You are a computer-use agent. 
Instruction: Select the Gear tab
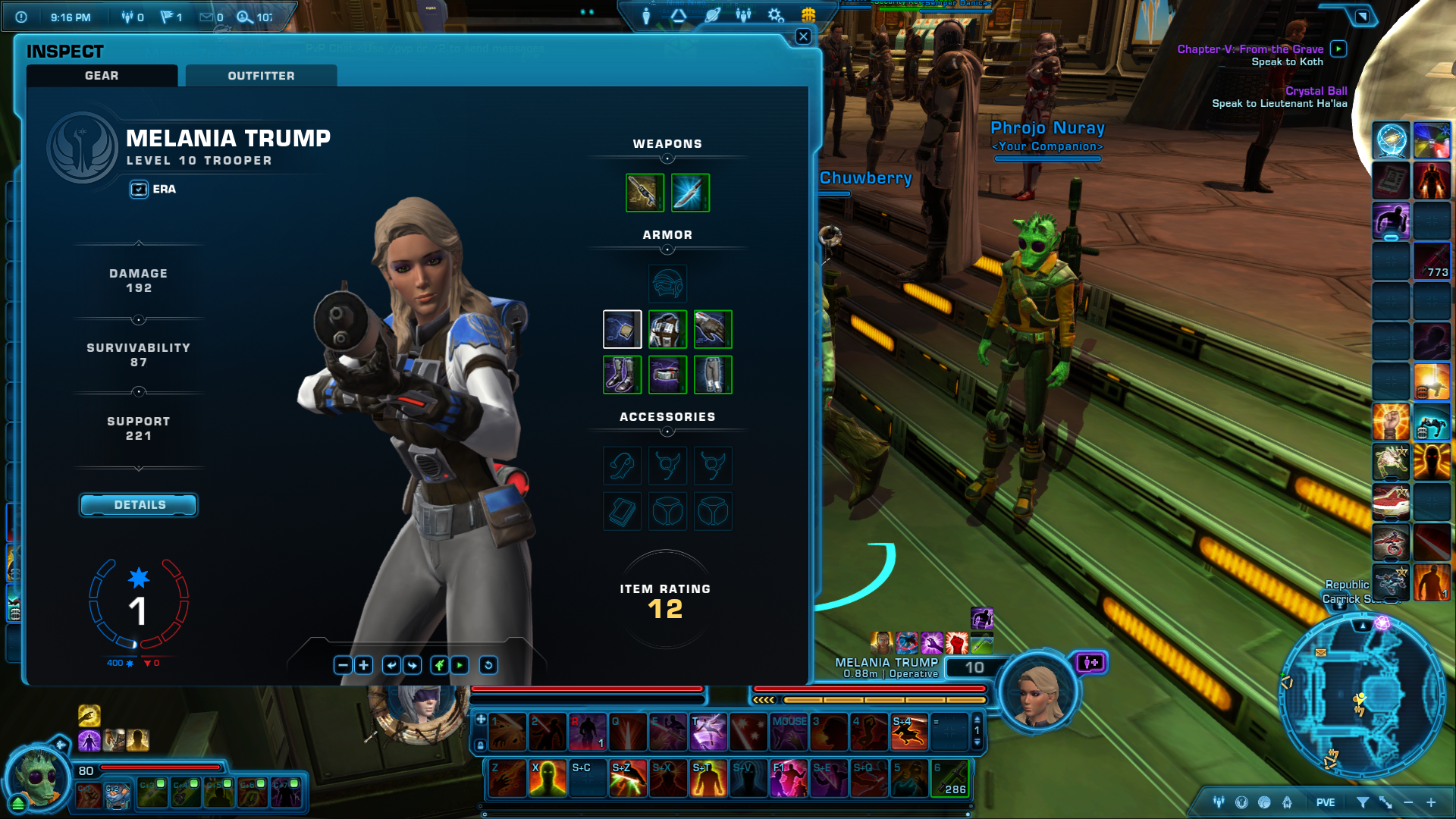tap(102, 76)
